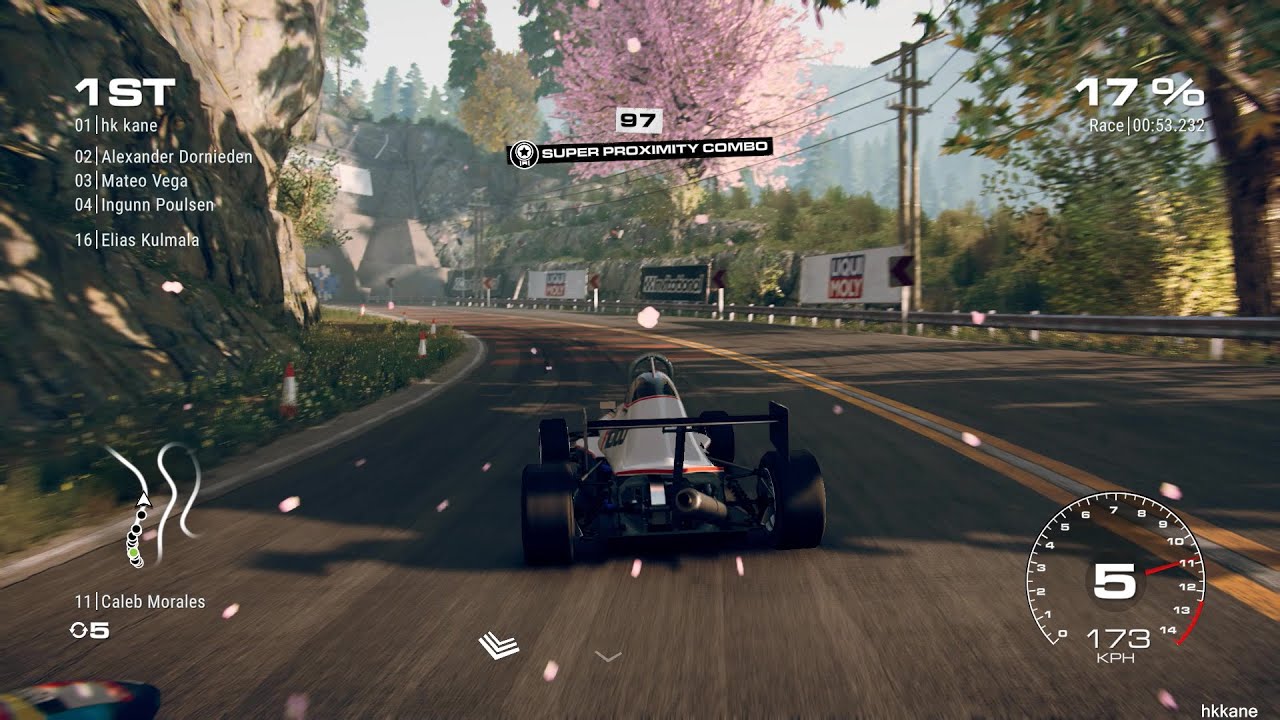
Task: Select entry 03 Mateo Vega
Action: pyautogui.click(x=135, y=183)
